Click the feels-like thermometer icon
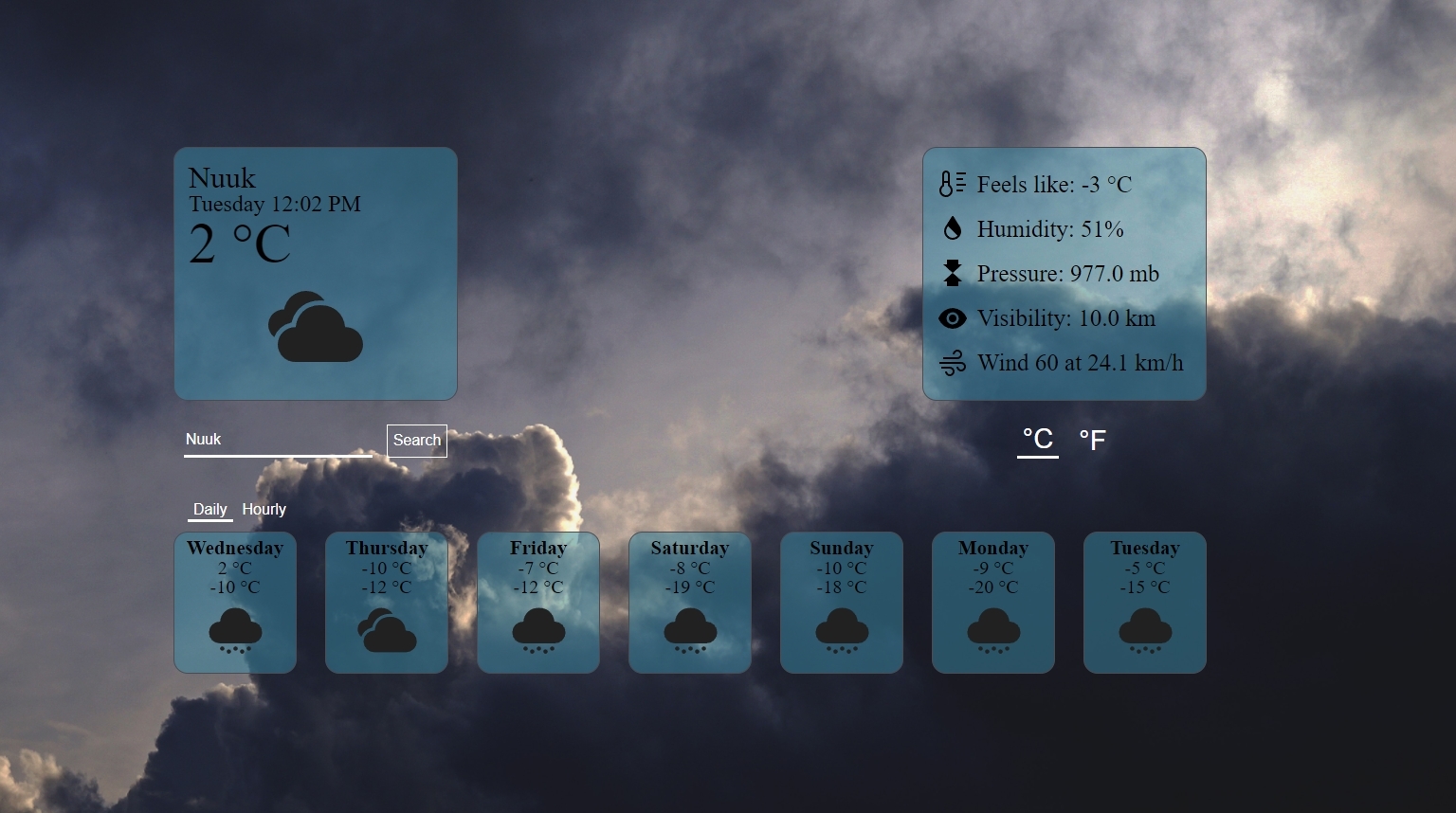The height and width of the screenshot is (813, 1456). tap(951, 184)
